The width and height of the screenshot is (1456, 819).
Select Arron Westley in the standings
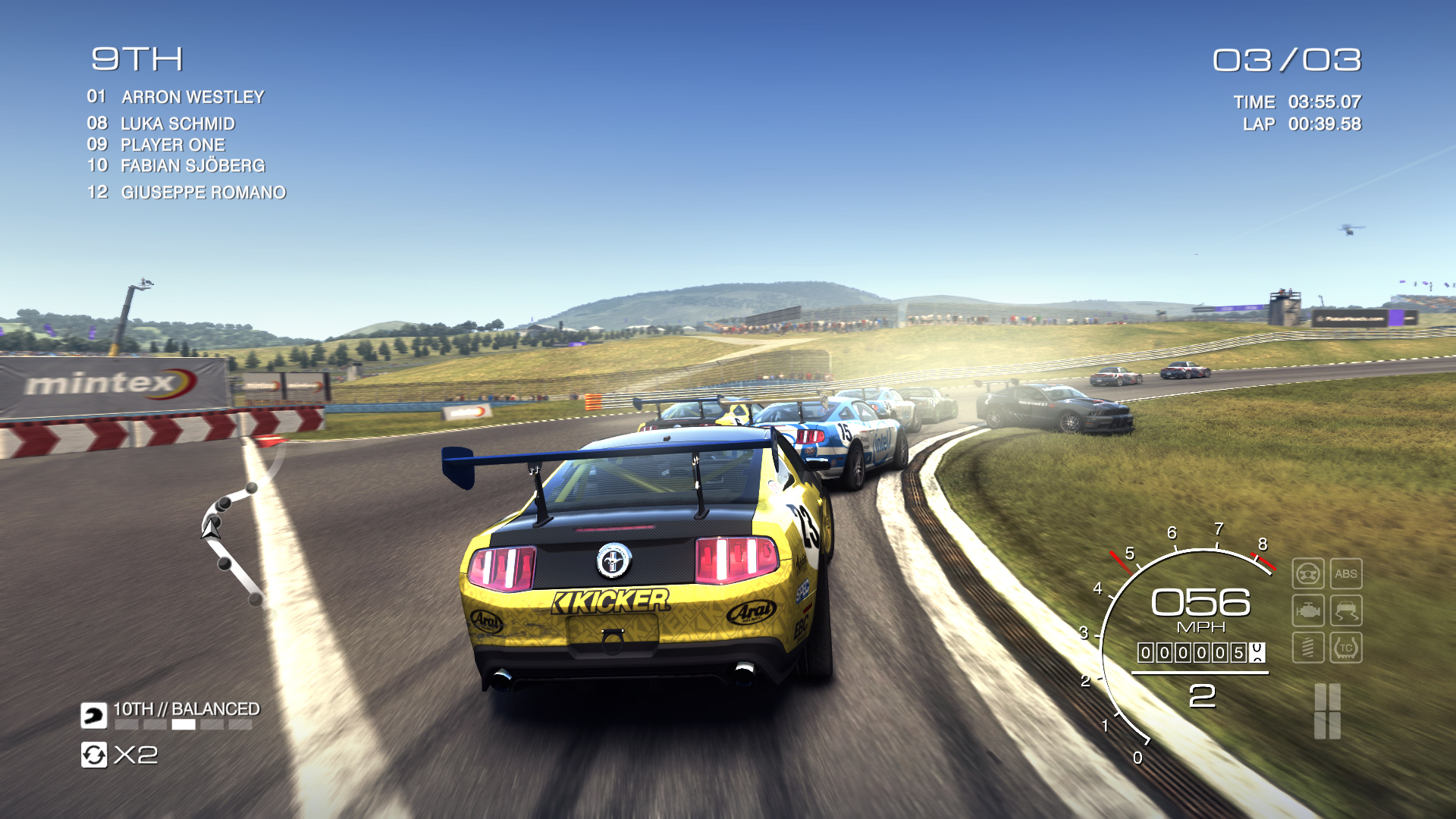pyautogui.click(x=193, y=97)
